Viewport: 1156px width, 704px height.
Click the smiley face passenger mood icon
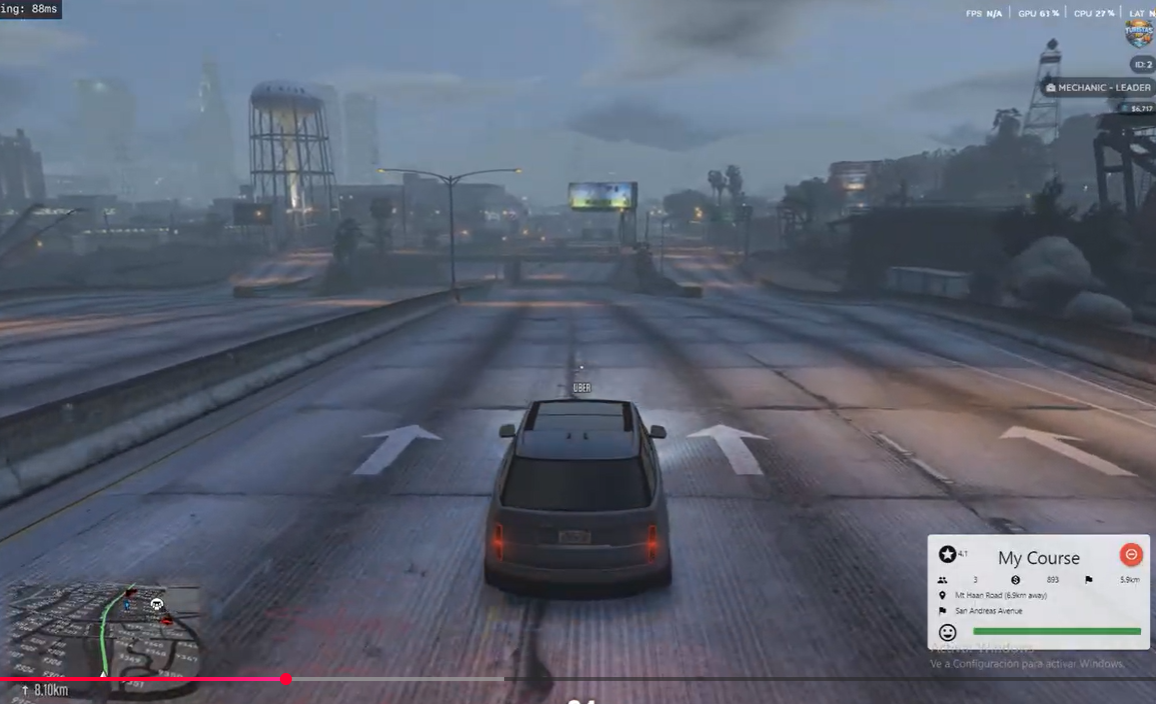pyautogui.click(x=948, y=632)
